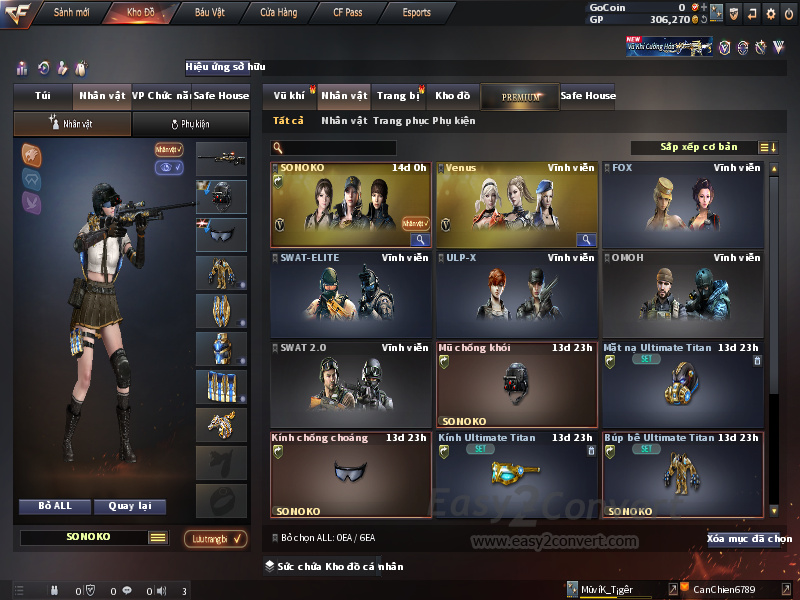The image size is (800, 600).
Task: Click Xóa mục đã chọn button
Action: (749, 539)
